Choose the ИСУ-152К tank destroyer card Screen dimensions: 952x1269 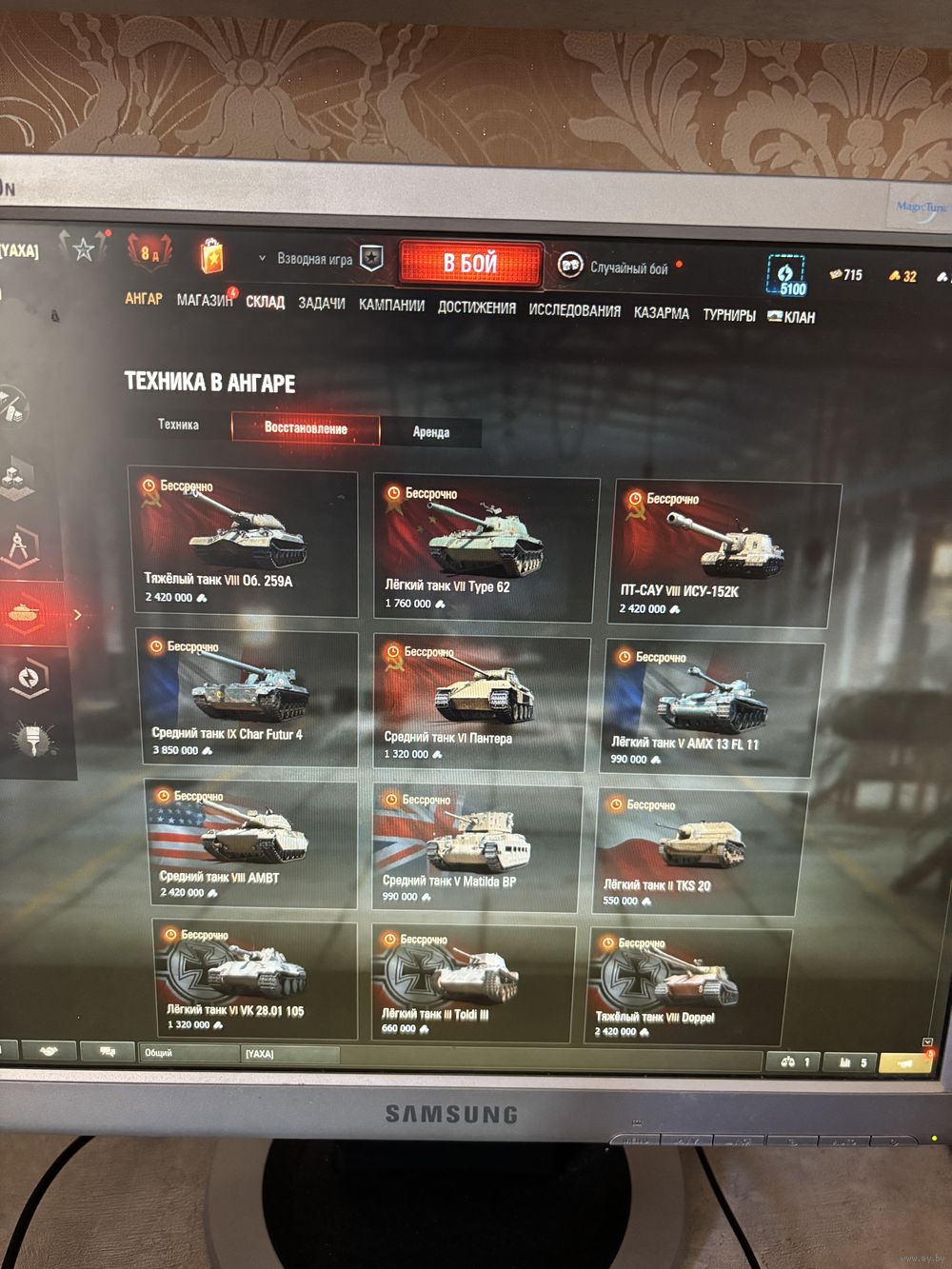point(724,551)
